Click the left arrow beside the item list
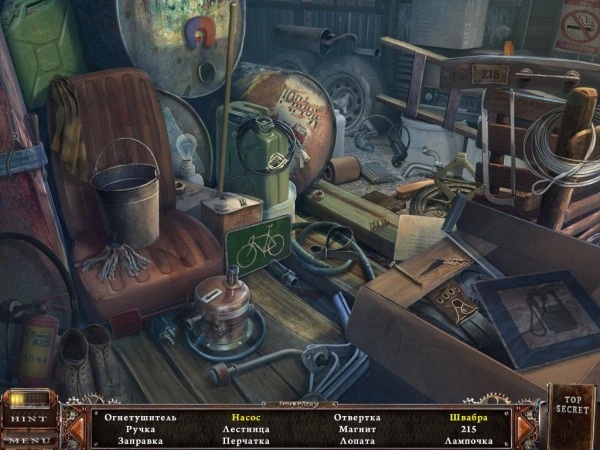600x450 pixels. click(75, 428)
